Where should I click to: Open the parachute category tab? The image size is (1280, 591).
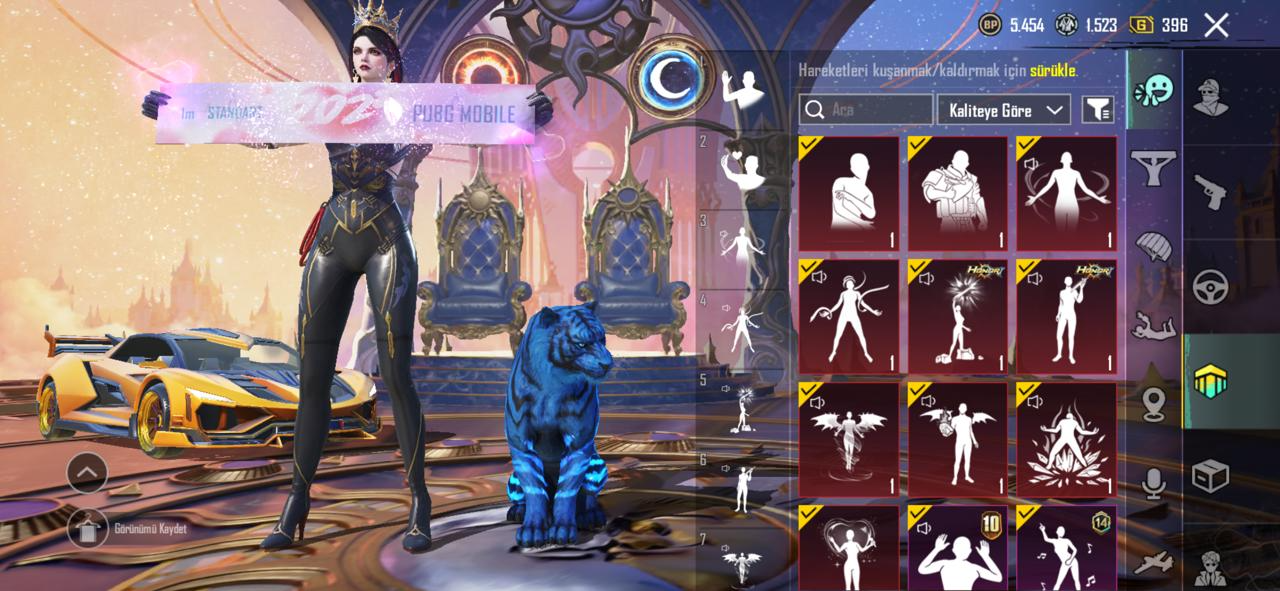(1153, 245)
